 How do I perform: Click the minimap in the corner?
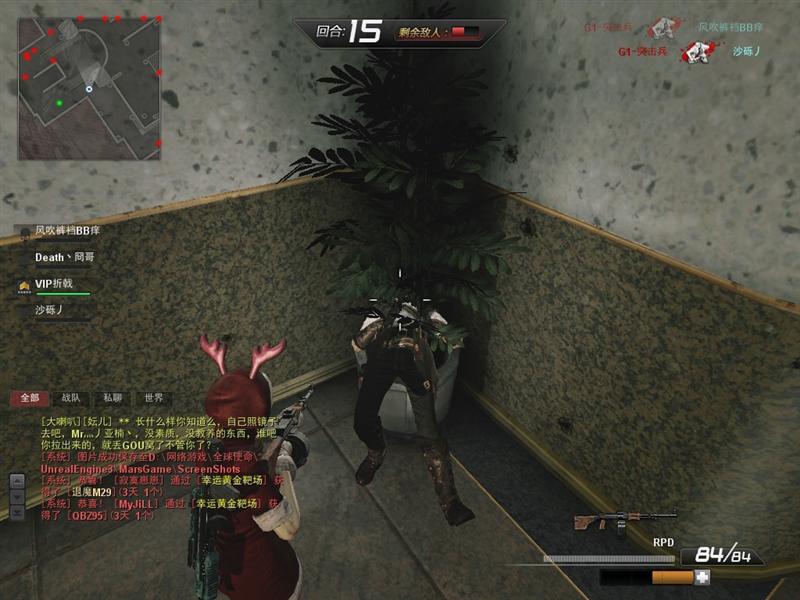pyautogui.click(x=89, y=89)
